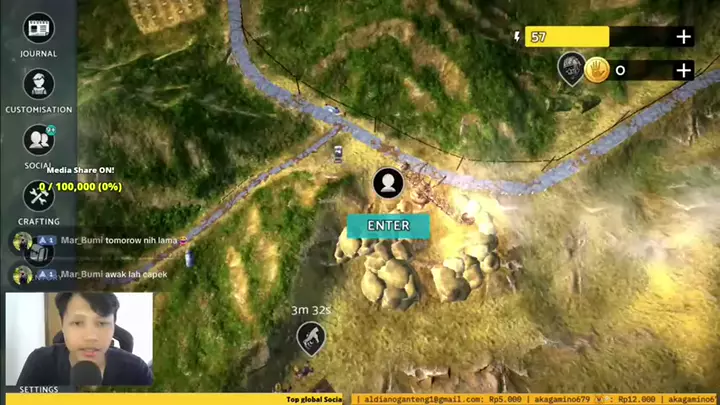Select the zombie skull map marker

point(570,68)
